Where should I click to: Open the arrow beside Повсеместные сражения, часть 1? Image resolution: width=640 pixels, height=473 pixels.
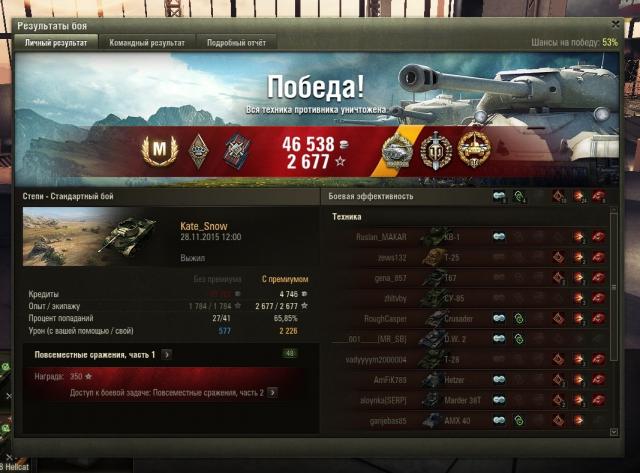pyautogui.click(x=166, y=354)
